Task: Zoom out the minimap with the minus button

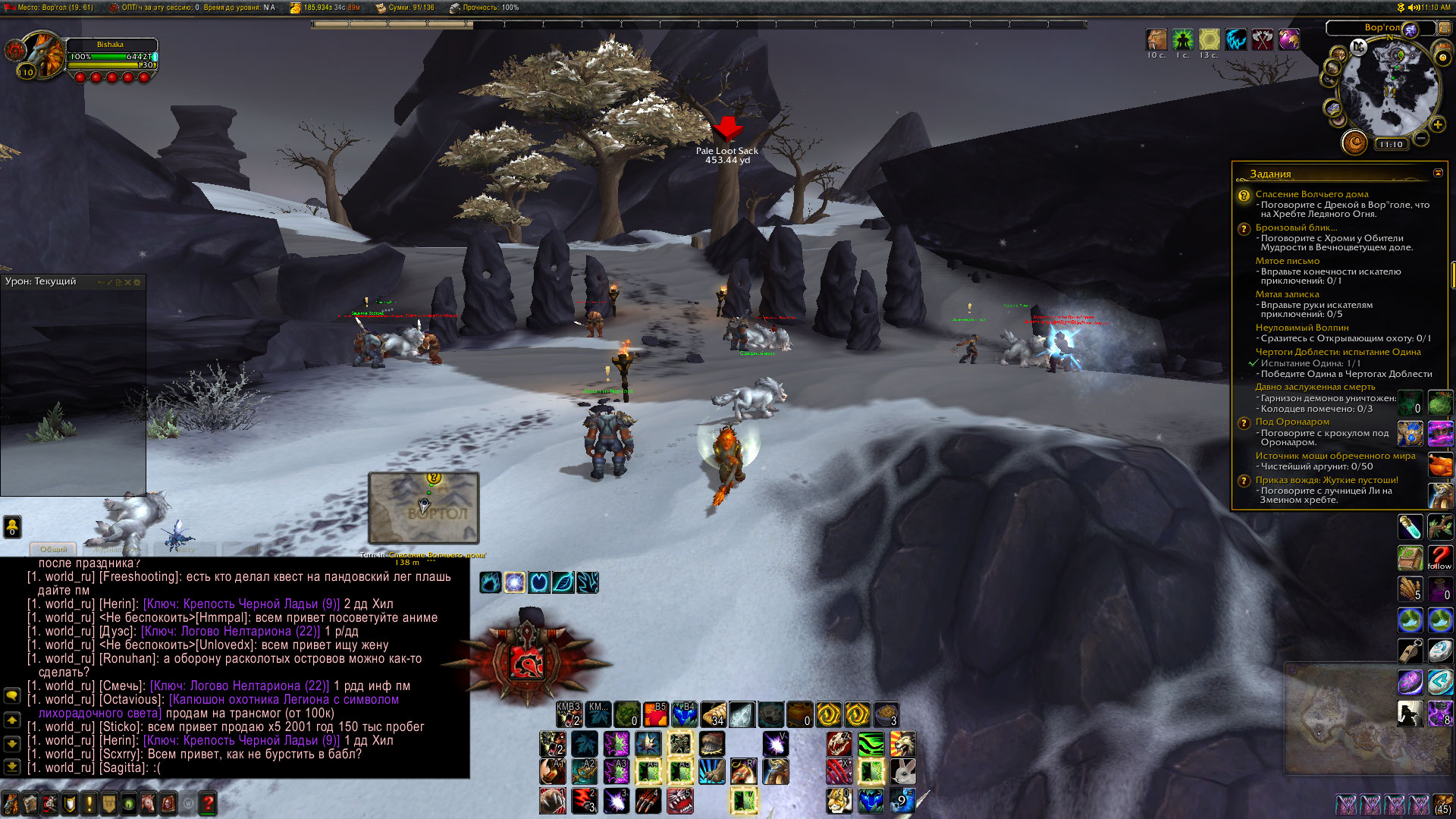Action: (1420, 138)
